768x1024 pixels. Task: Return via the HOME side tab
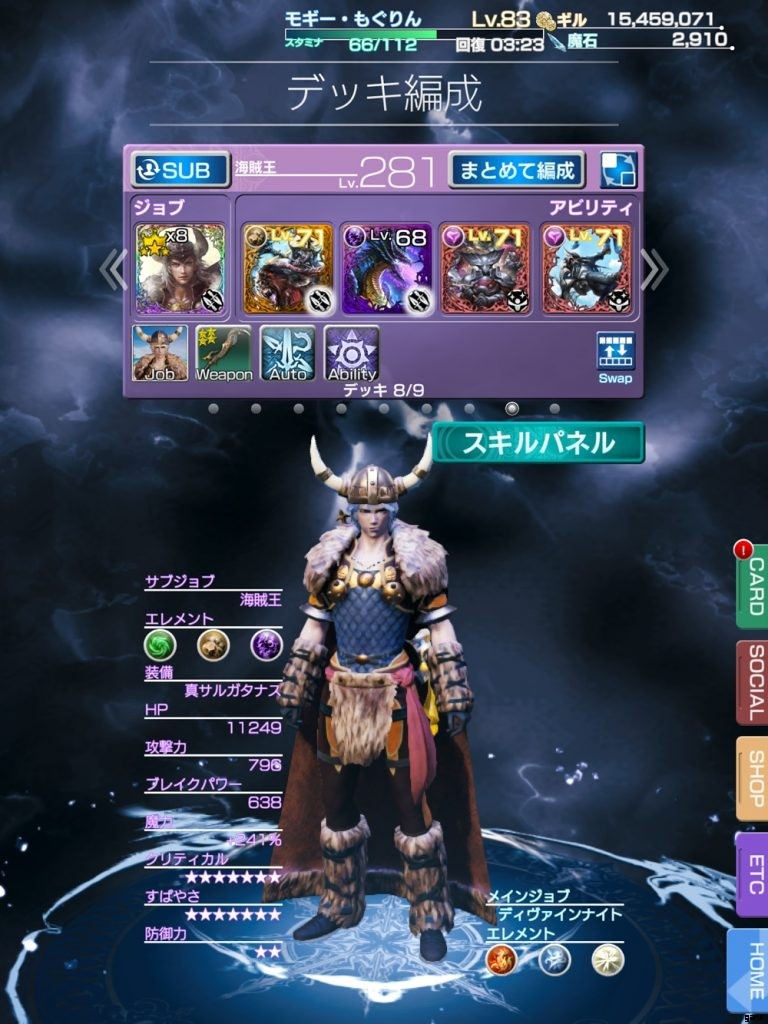pos(752,970)
